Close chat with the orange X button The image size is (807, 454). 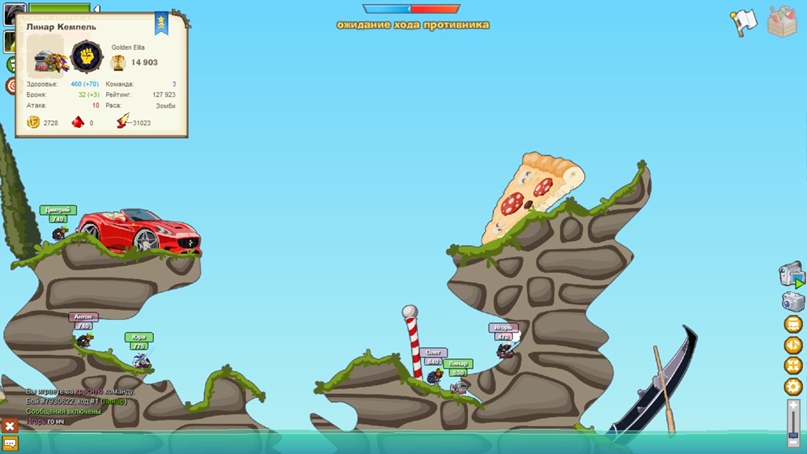[10, 425]
